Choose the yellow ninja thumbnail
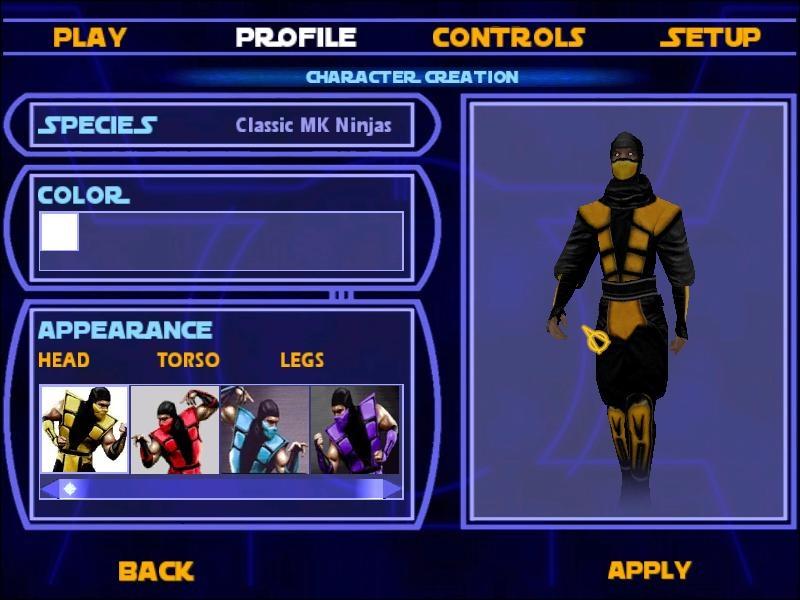The height and width of the screenshot is (600, 800). coord(85,429)
